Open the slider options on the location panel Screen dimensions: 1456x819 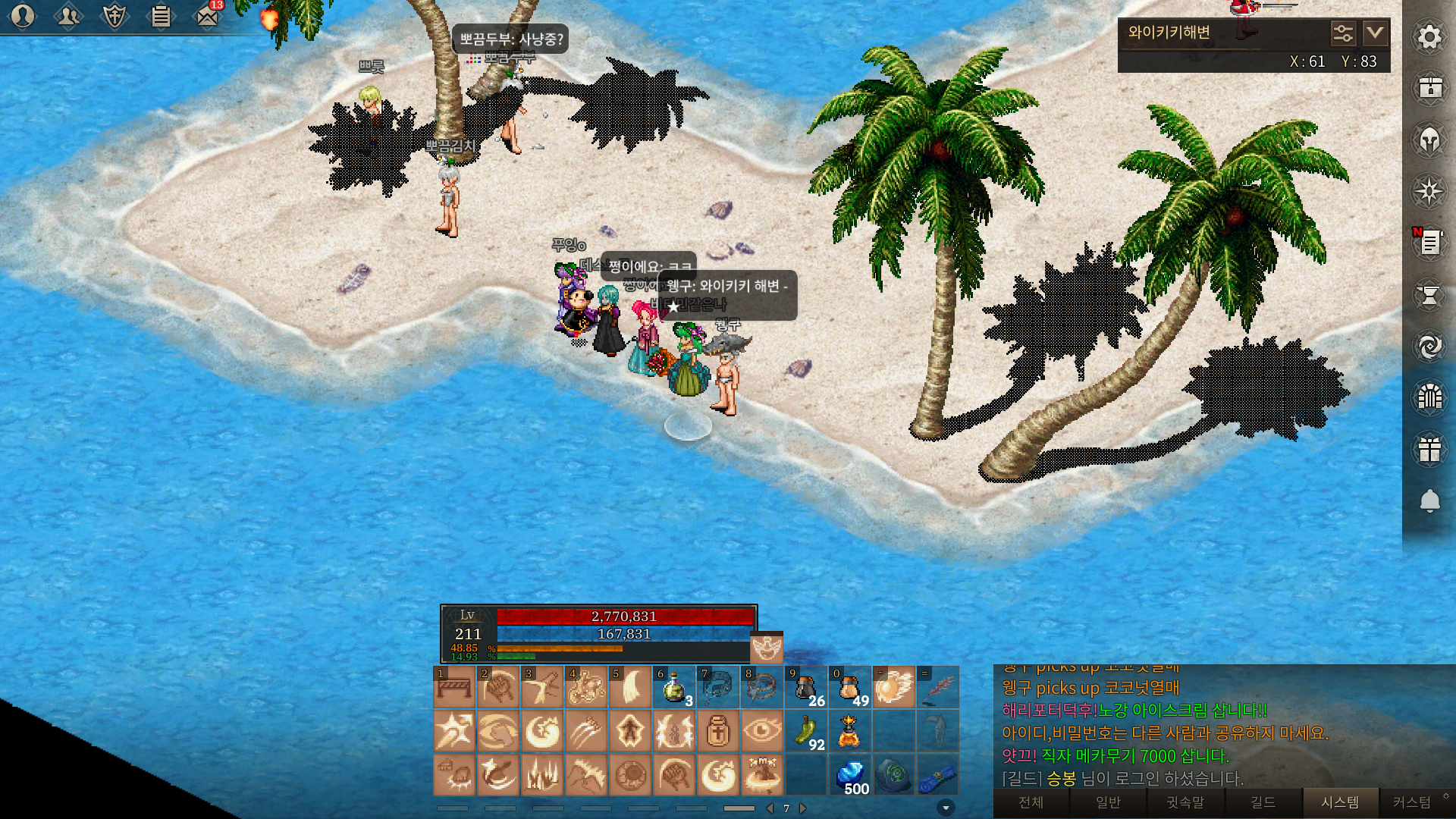[1342, 33]
